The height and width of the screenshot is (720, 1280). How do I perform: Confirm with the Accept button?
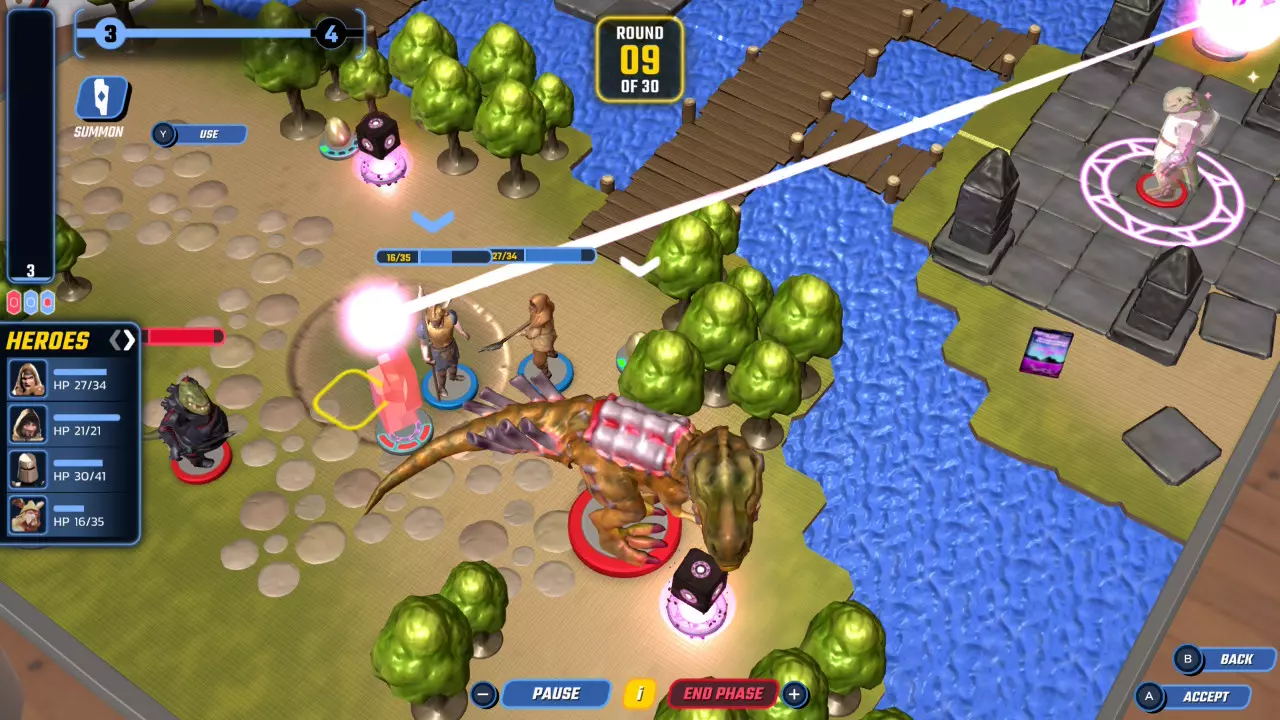pos(1205,696)
